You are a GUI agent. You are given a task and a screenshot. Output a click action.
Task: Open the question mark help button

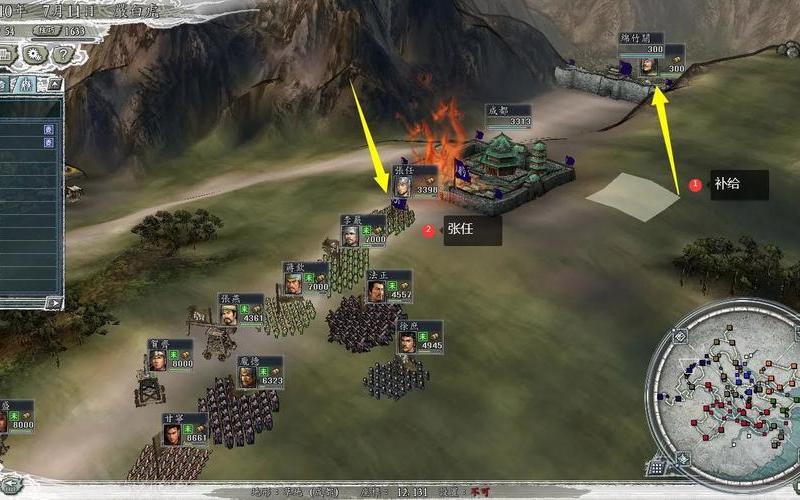[57, 54]
